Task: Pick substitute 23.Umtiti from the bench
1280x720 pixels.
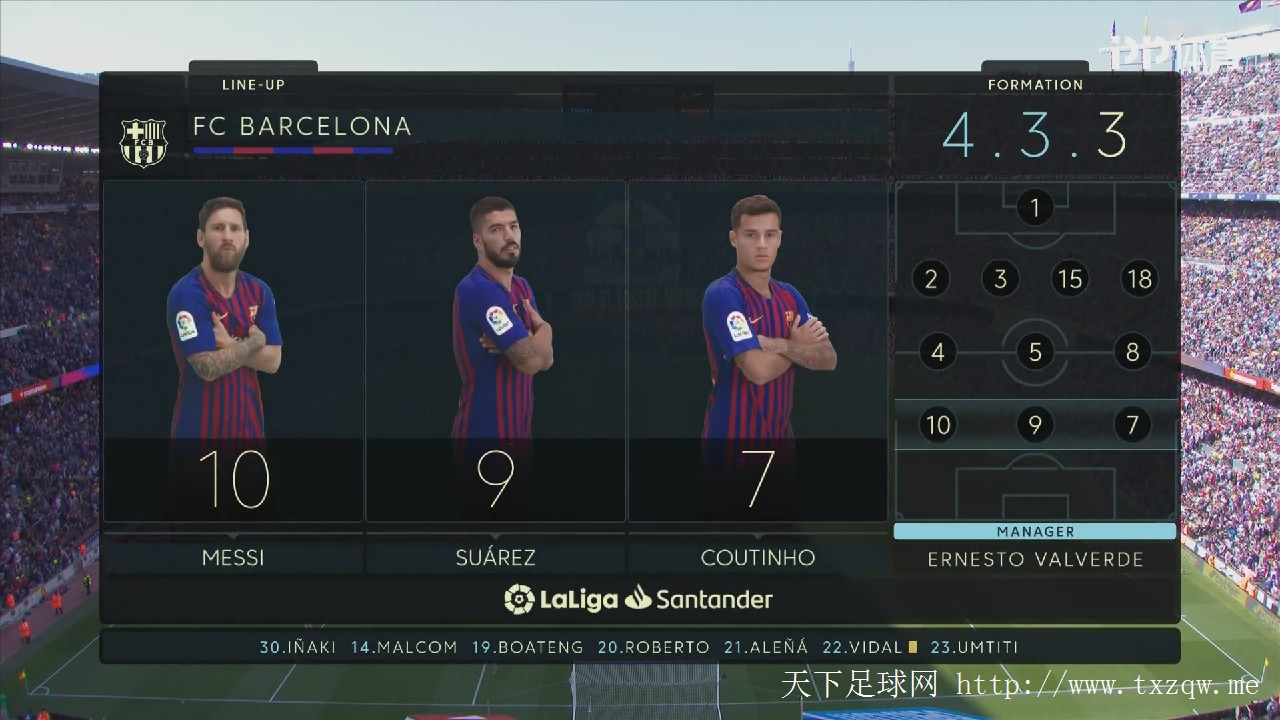Action: (974, 647)
